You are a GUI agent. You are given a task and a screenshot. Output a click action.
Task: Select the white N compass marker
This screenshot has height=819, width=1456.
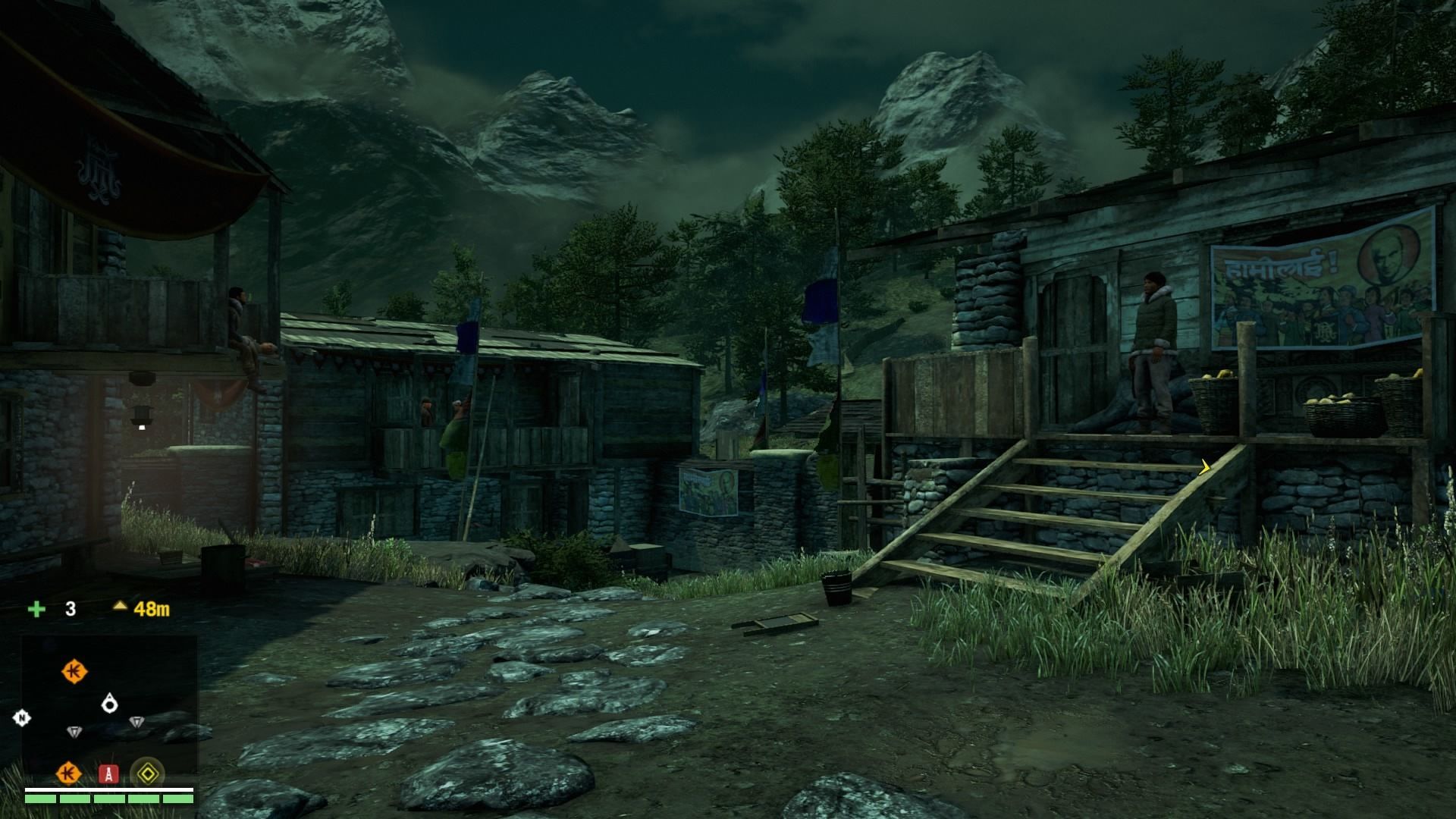click(x=22, y=718)
